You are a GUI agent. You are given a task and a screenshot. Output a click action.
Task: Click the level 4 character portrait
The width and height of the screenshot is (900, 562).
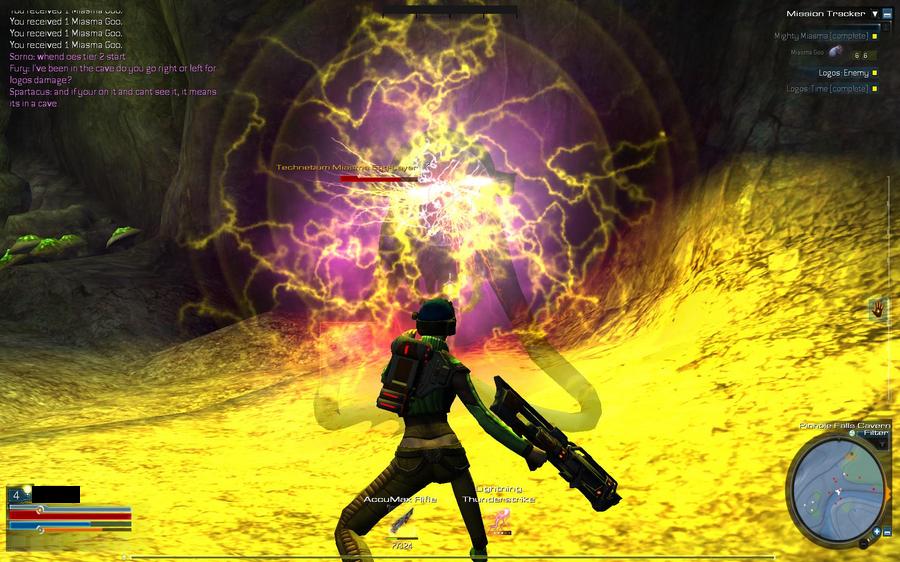[17, 494]
